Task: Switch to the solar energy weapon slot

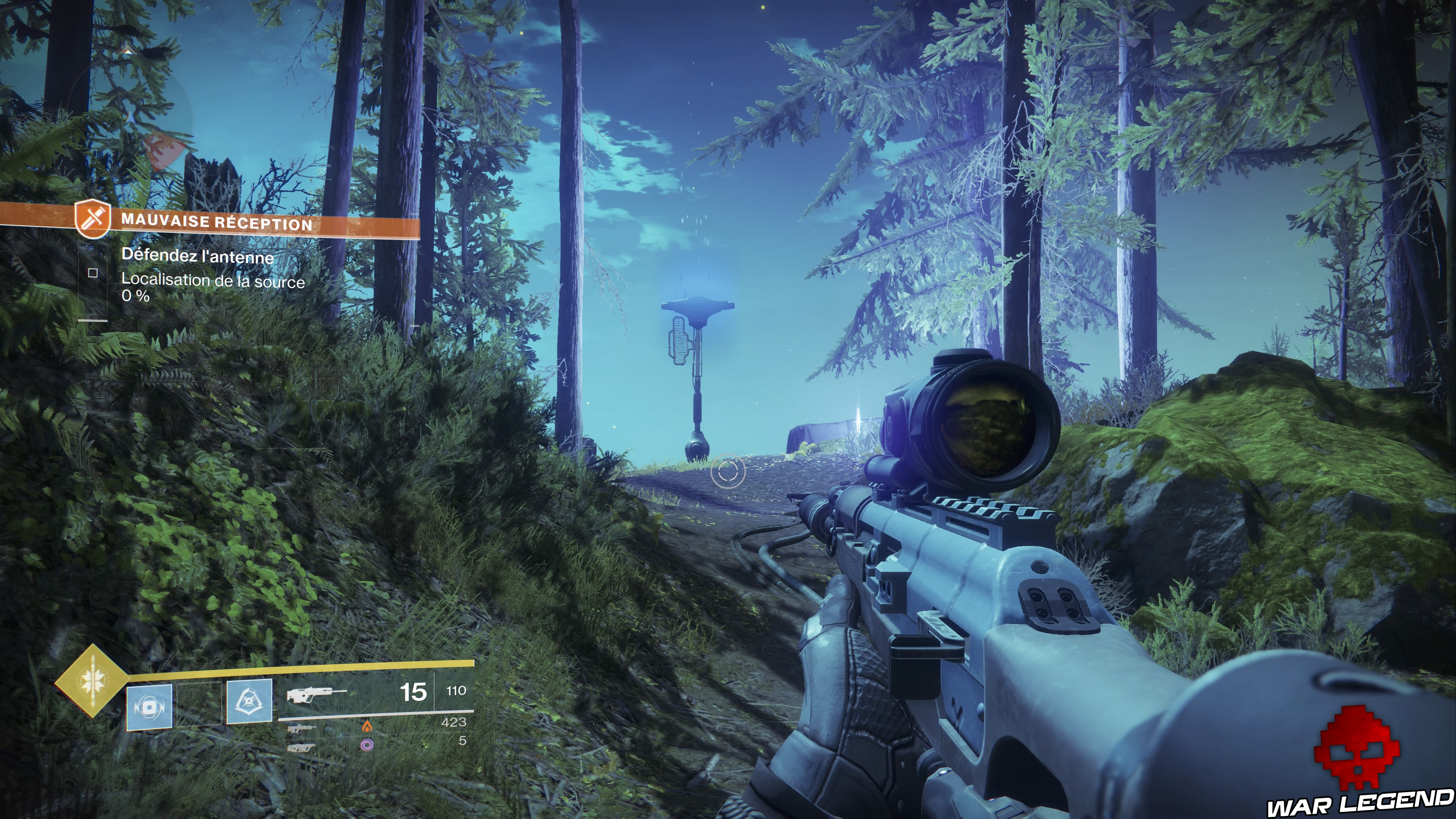Action: click(x=301, y=728)
